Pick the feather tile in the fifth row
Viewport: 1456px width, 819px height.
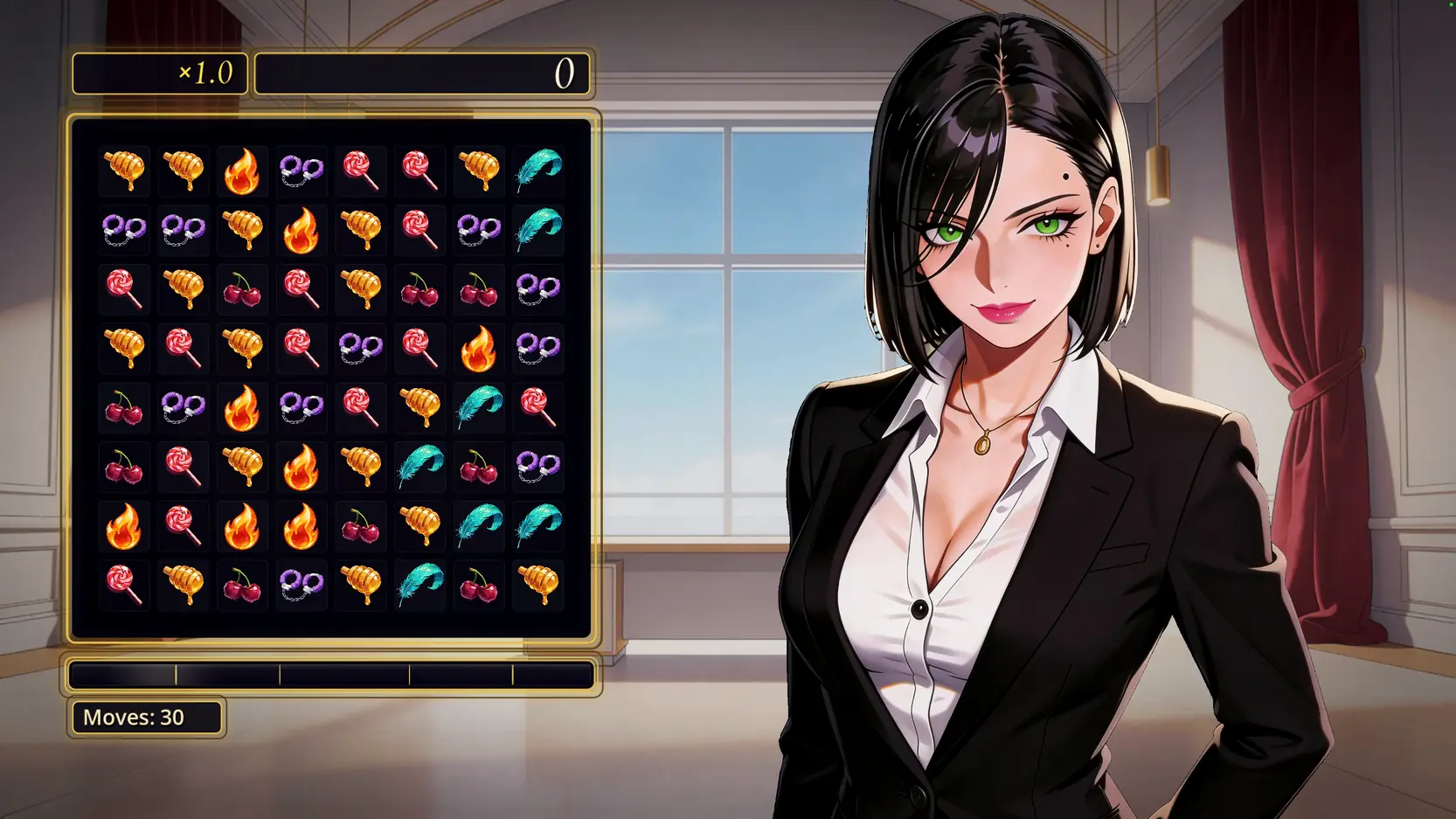(479, 407)
